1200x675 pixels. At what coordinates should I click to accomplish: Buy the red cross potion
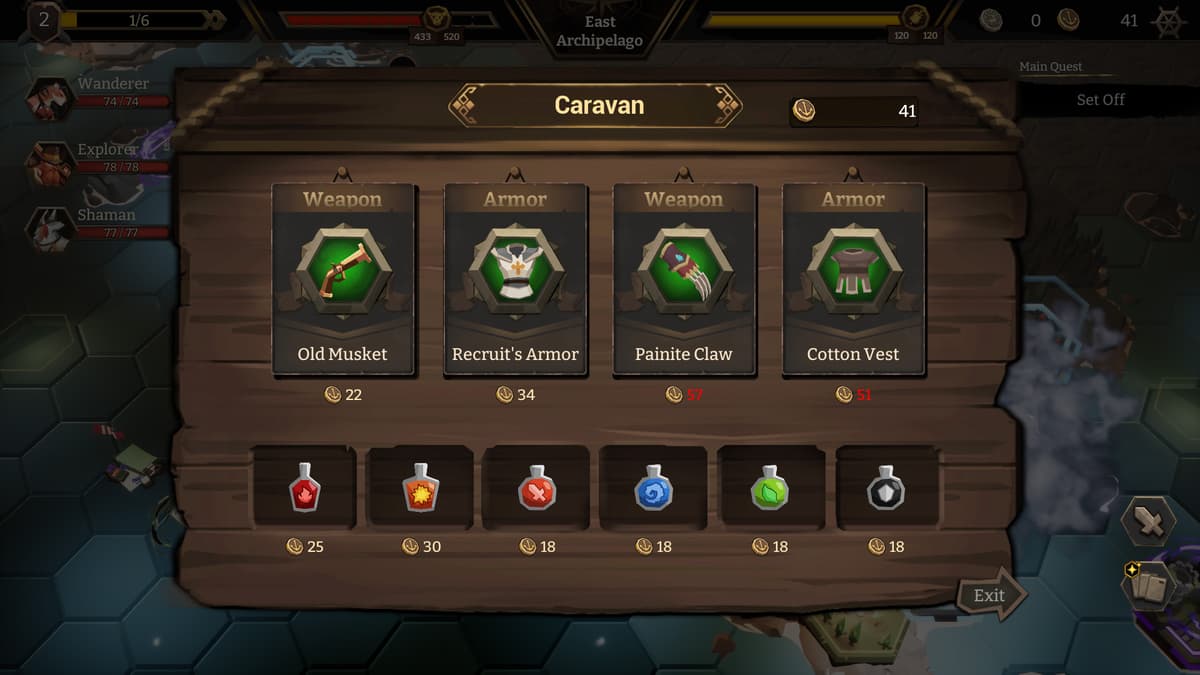click(x=537, y=488)
